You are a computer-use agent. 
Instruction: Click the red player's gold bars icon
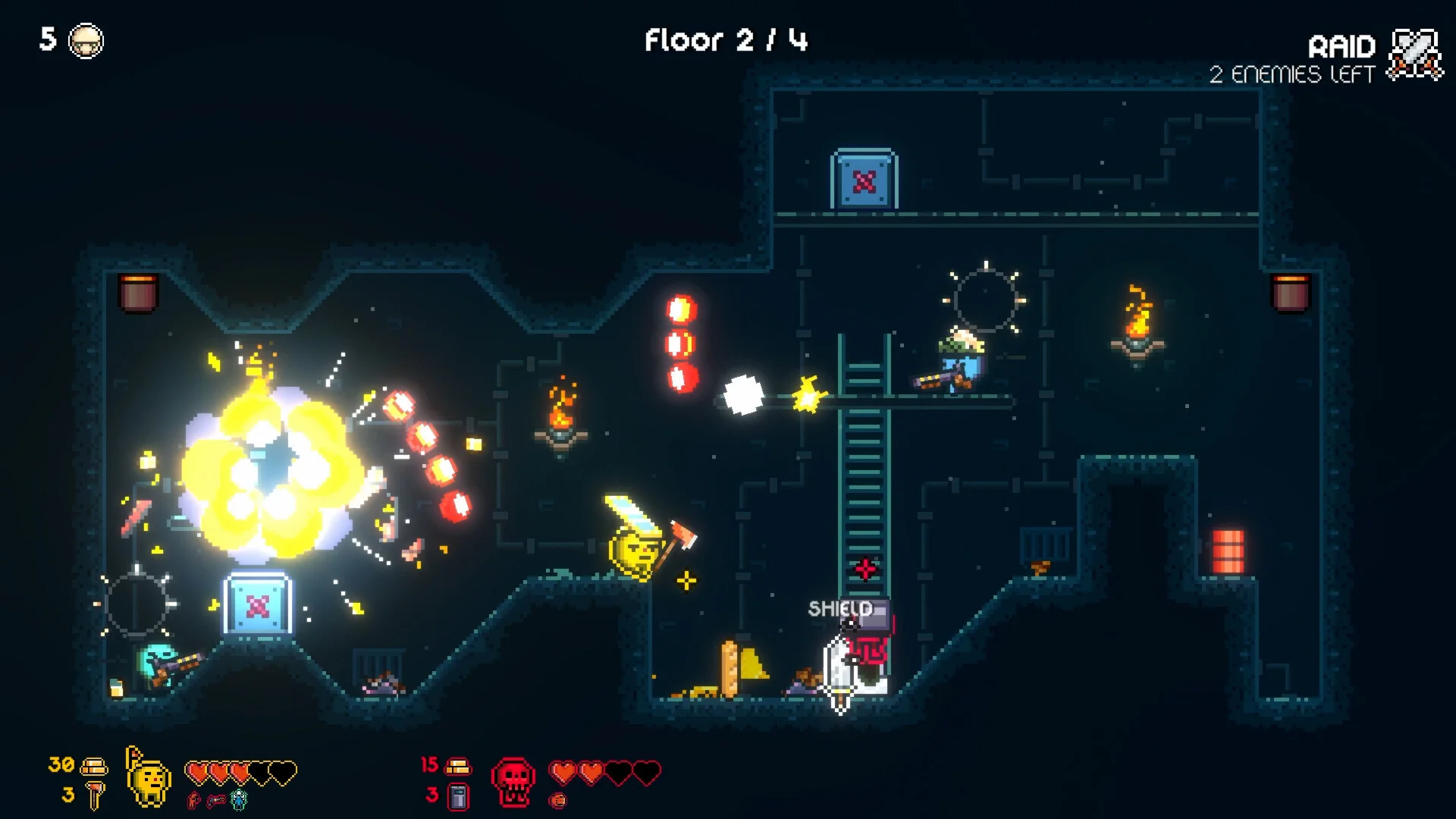[458, 767]
